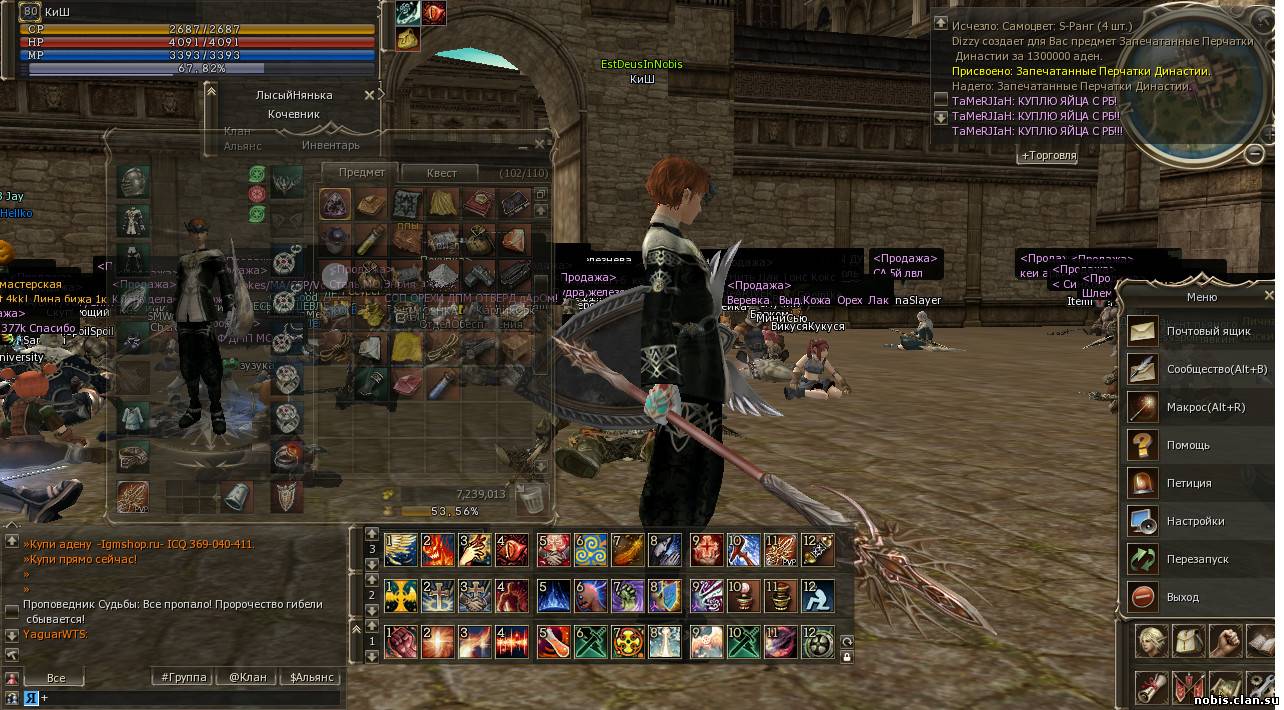1284x710 pixels.
Task: Close the target window with X
Action: click(x=369, y=95)
